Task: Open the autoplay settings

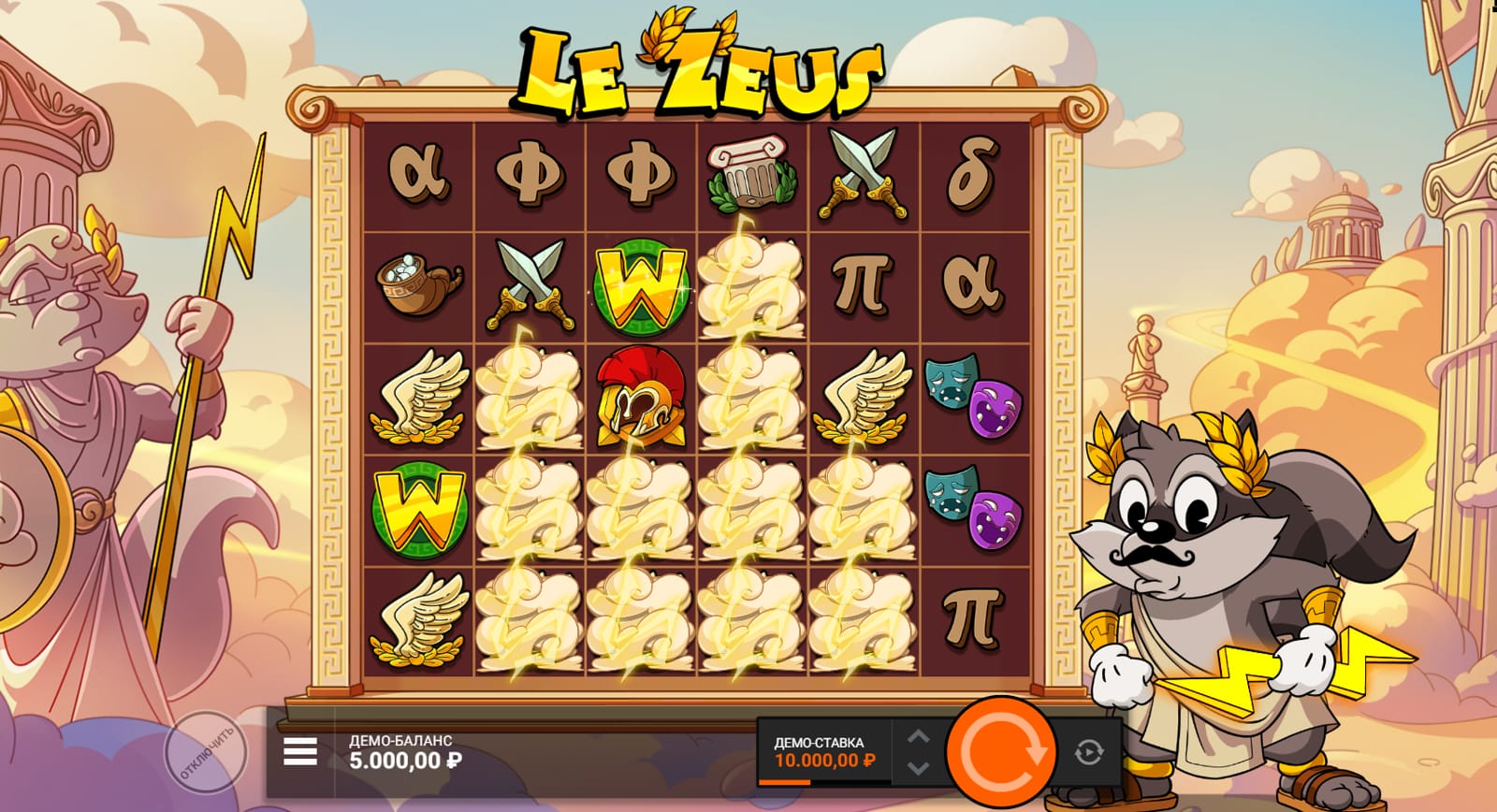Action: coord(1089,751)
